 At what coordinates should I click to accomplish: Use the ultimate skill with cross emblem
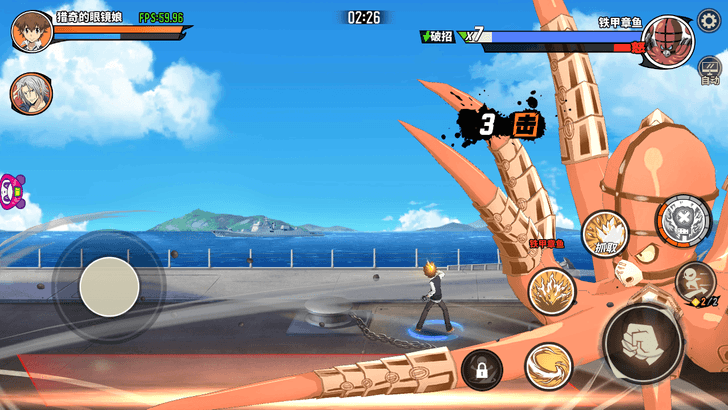click(x=682, y=220)
